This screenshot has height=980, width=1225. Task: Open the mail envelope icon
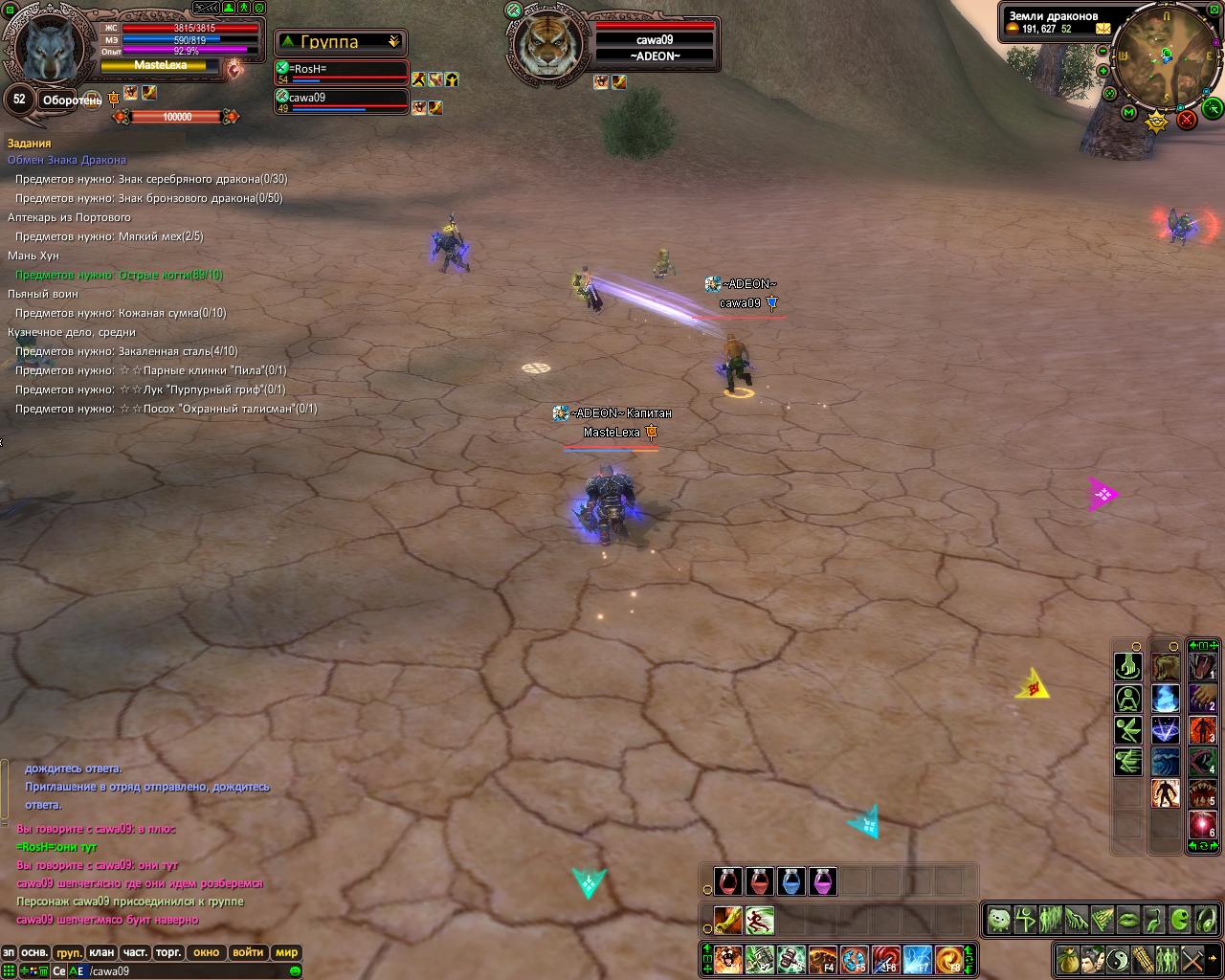coord(1103,29)
